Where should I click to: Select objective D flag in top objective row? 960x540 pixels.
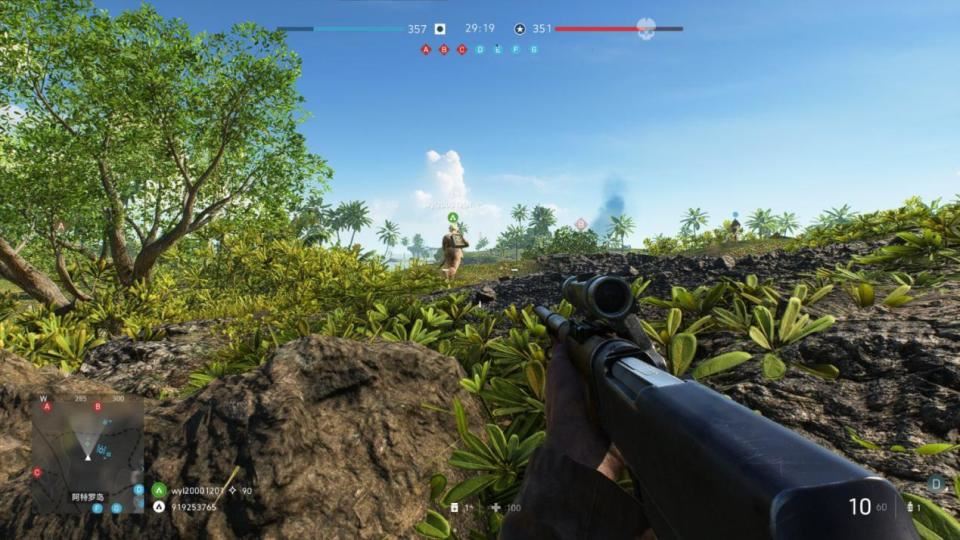(480, 49)
